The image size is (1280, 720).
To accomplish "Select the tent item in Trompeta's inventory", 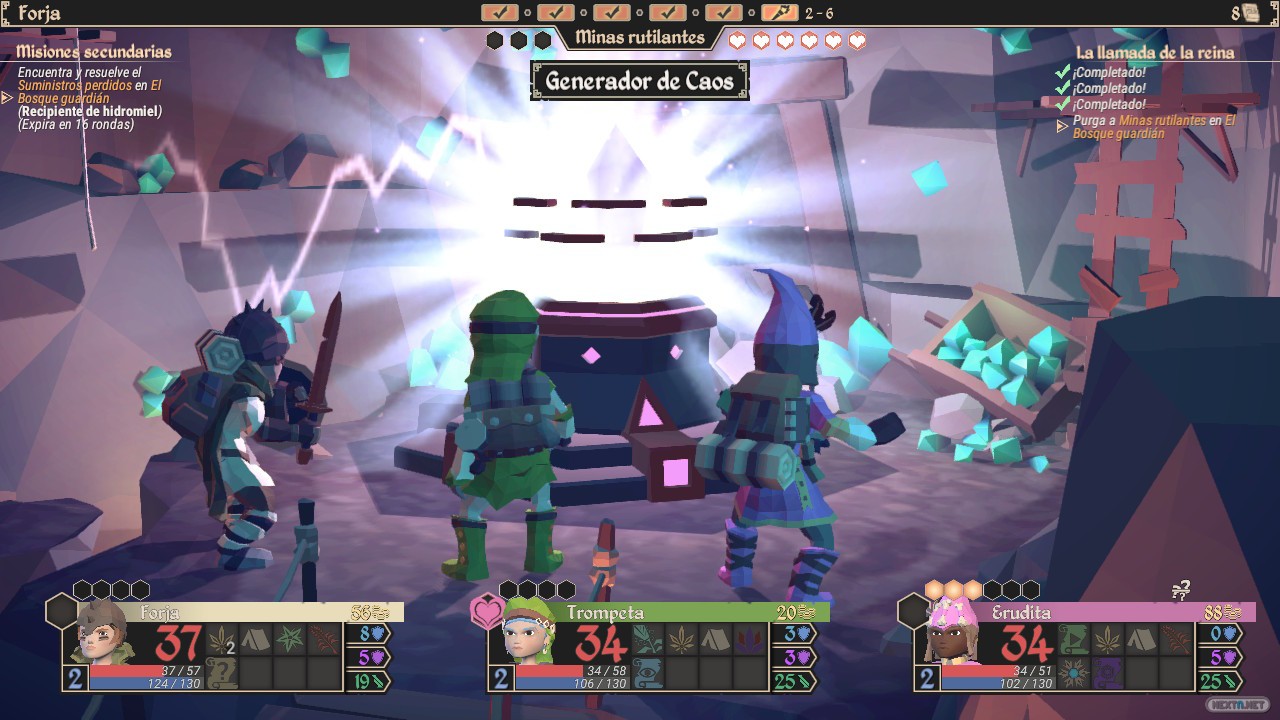I will point(715,639).
